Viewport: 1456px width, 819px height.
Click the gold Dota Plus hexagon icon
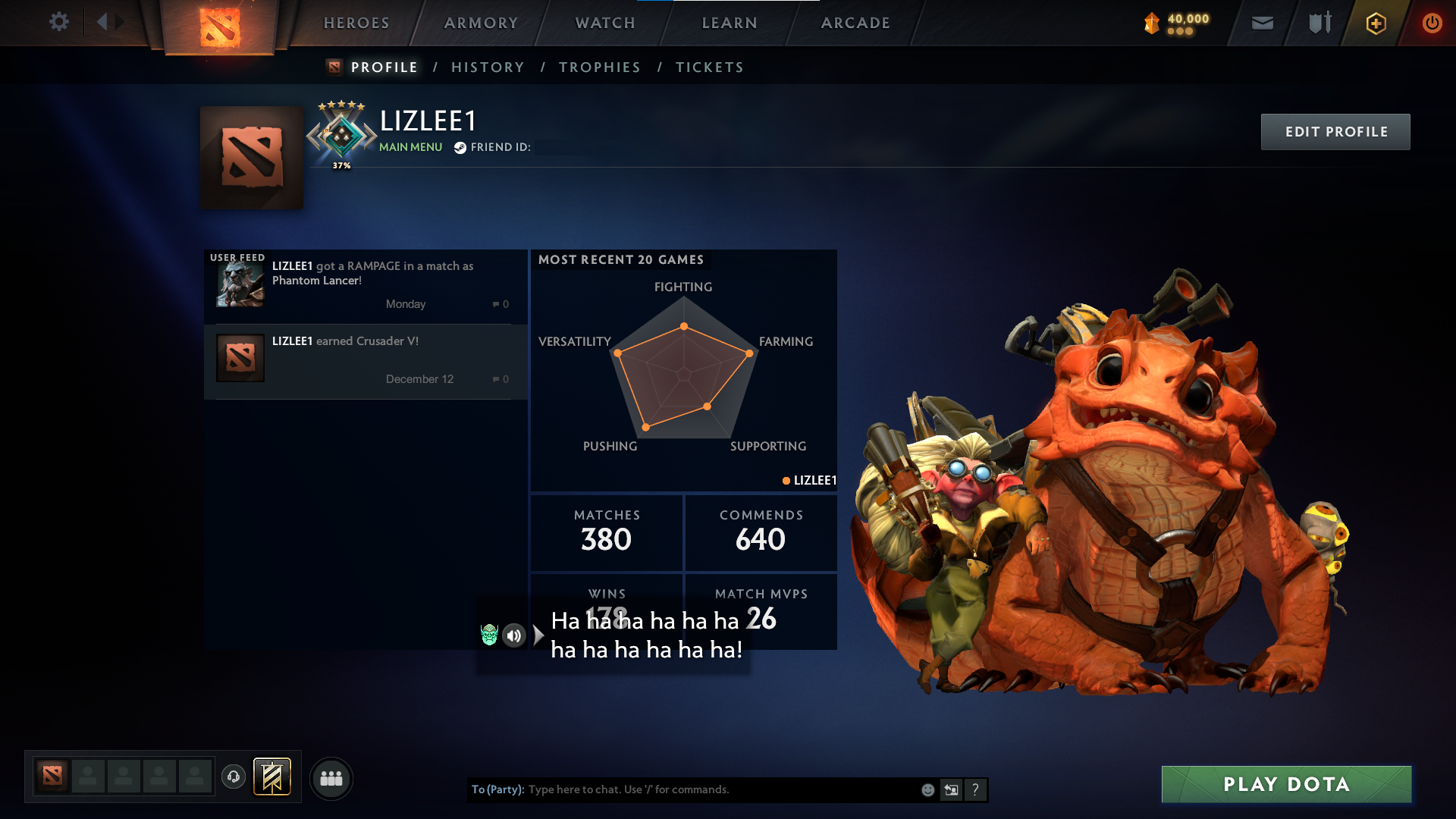tap(1376, 23)
